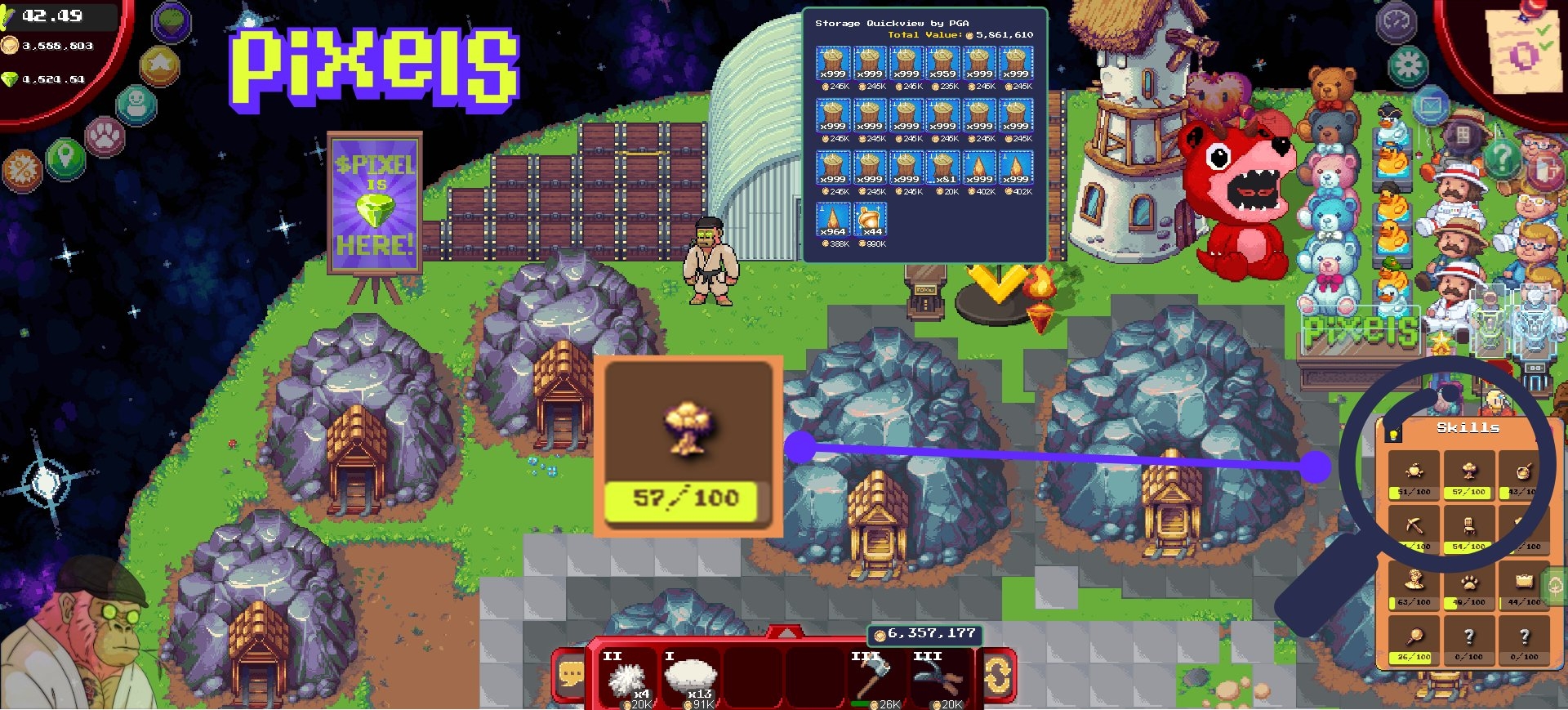This screenshot has height=710, width=1568.
Task: Select the green map pin button
Action: coord(65,157)
